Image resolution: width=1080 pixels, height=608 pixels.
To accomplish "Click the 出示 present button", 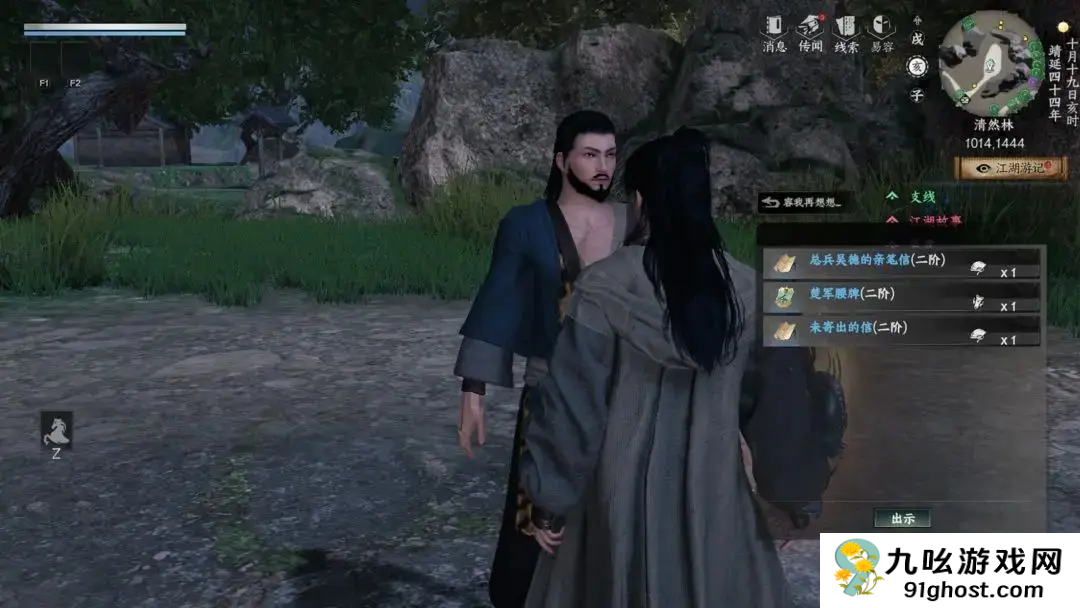I will [x=902, y=518].
